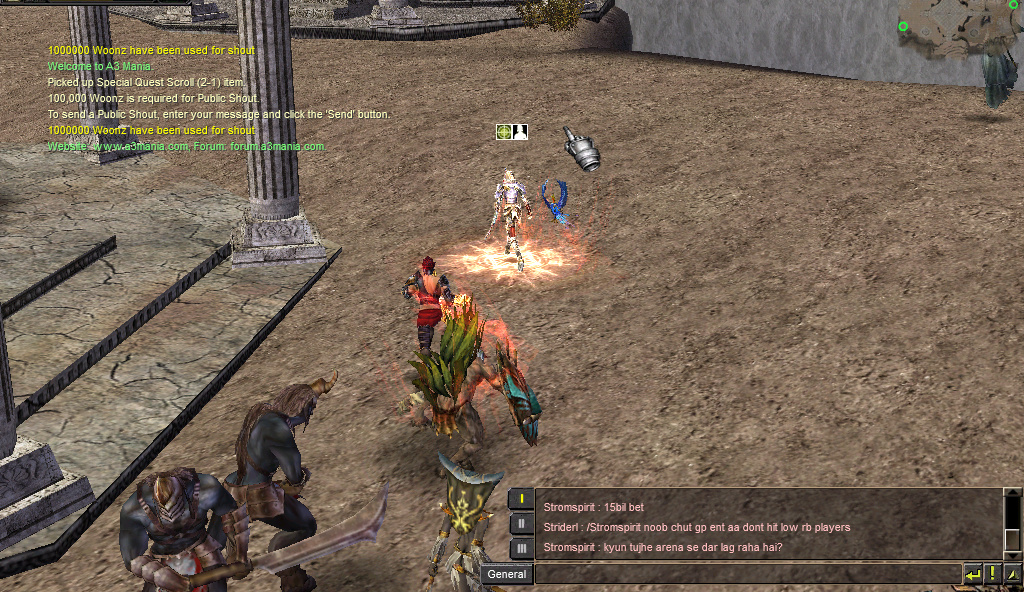Click the yellow exclamation shout button
This screenshot has height=592, width=1024.
point(992,574)
